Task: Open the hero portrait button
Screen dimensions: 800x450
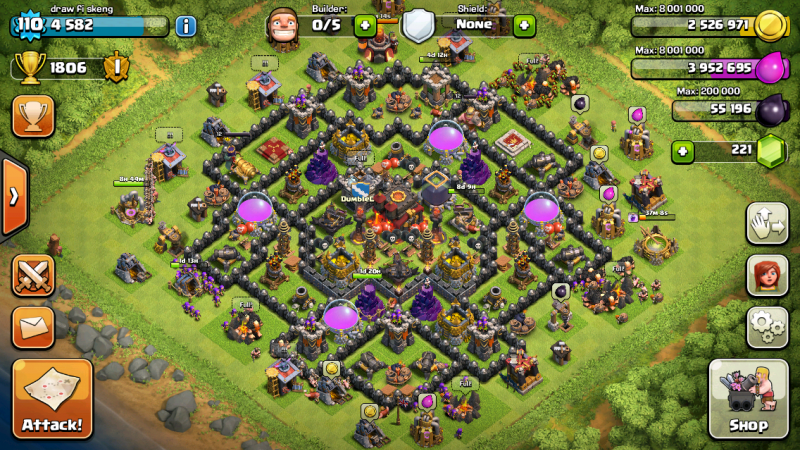Action: click(767, 275)
